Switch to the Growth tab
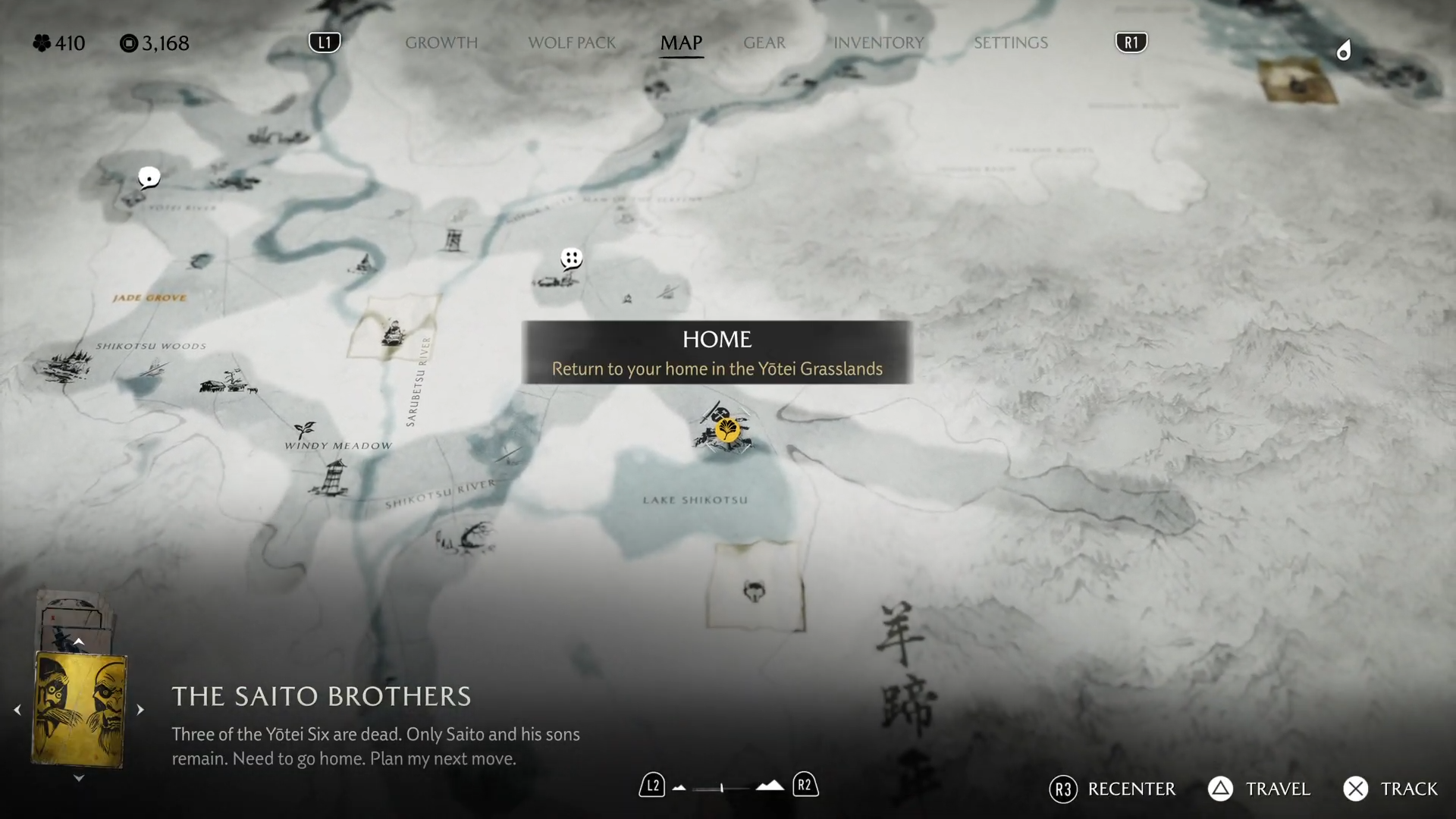Screen dimensions: 1456x819 [441, 42]
